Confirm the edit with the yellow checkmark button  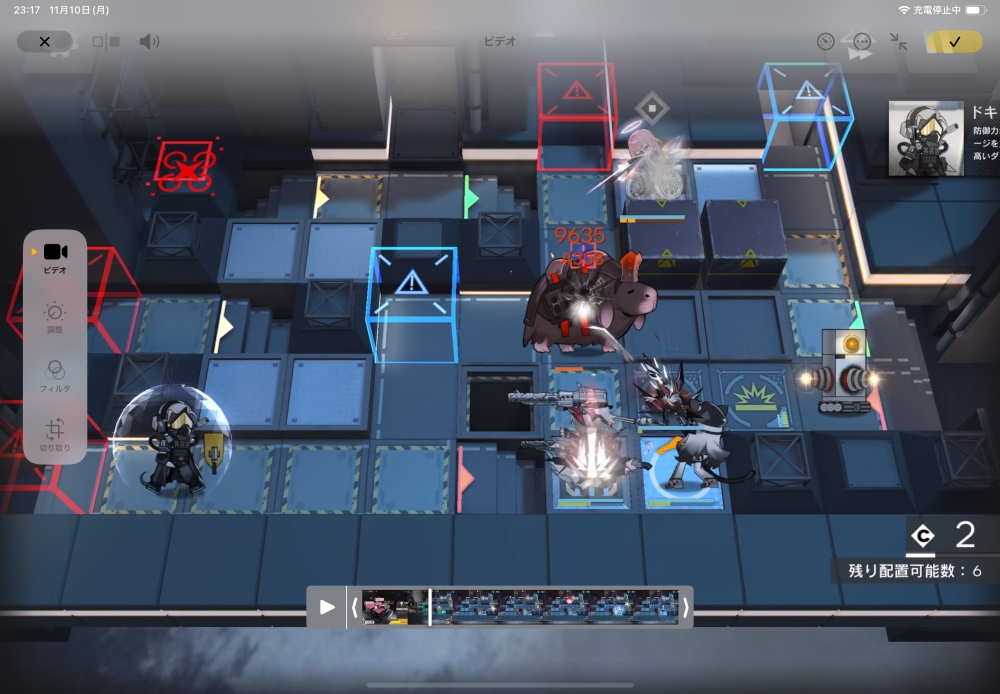(x=954, y=42)
